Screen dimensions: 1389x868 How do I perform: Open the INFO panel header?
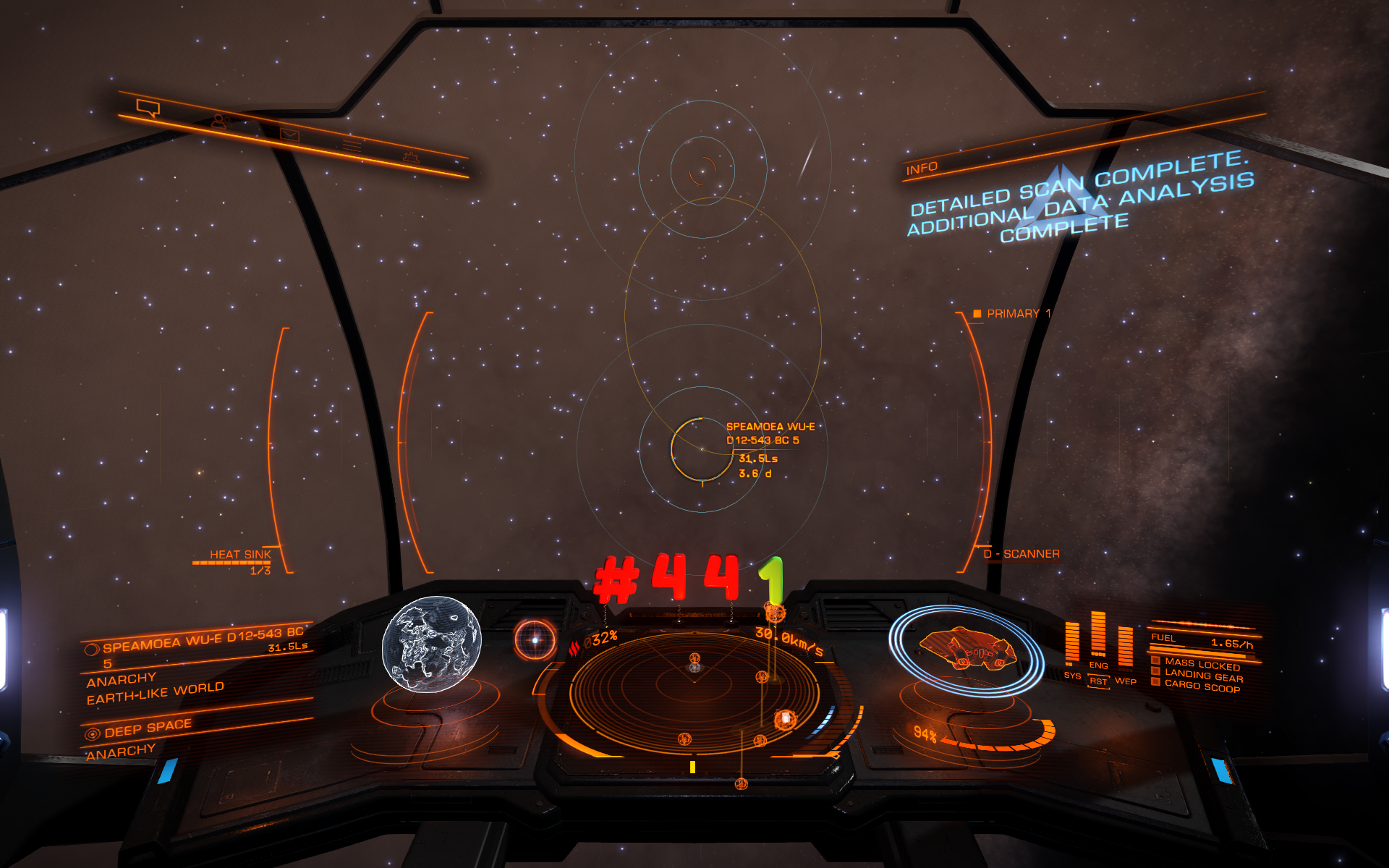922,169
